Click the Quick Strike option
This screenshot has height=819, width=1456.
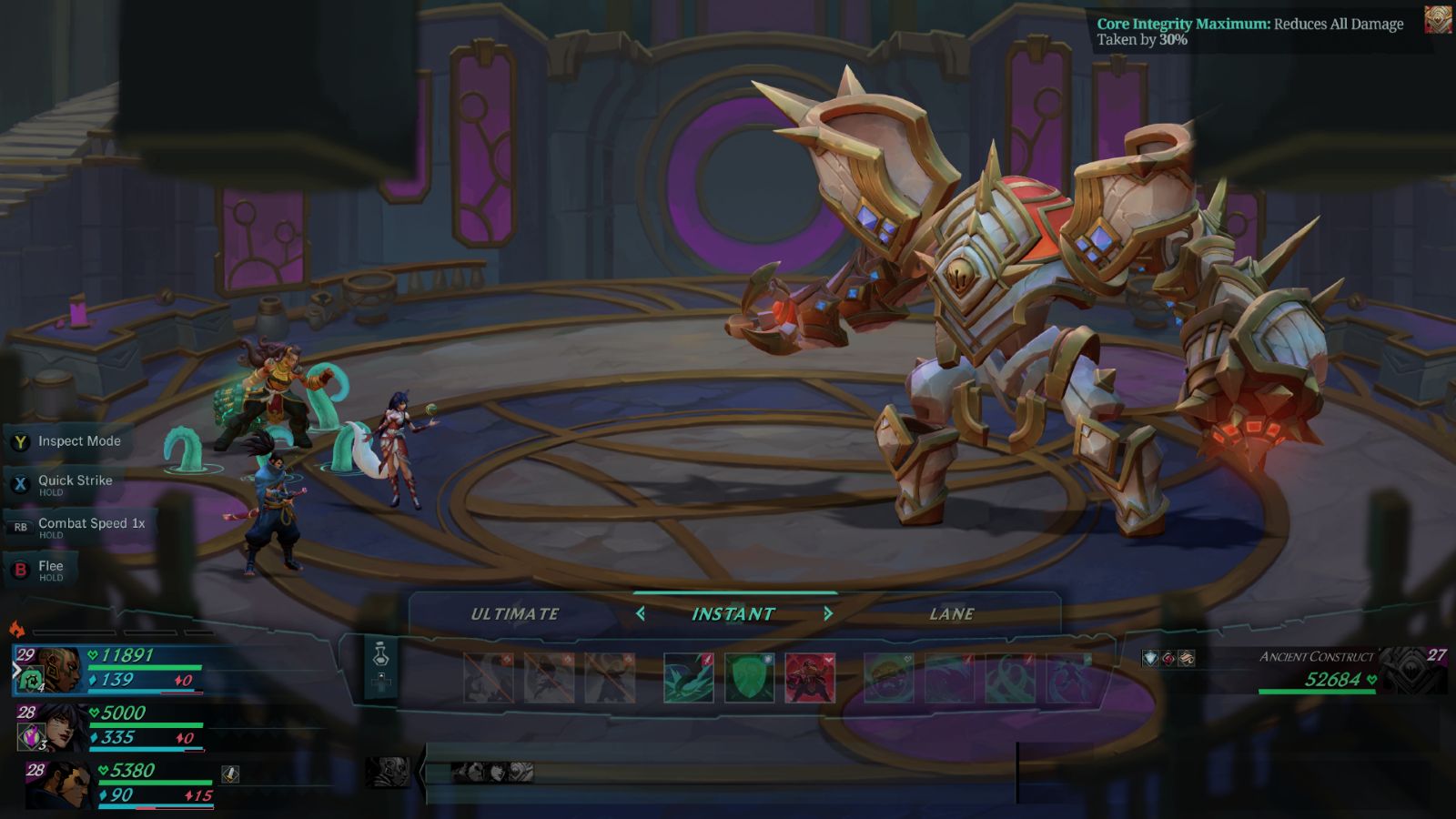coord(75,482)
